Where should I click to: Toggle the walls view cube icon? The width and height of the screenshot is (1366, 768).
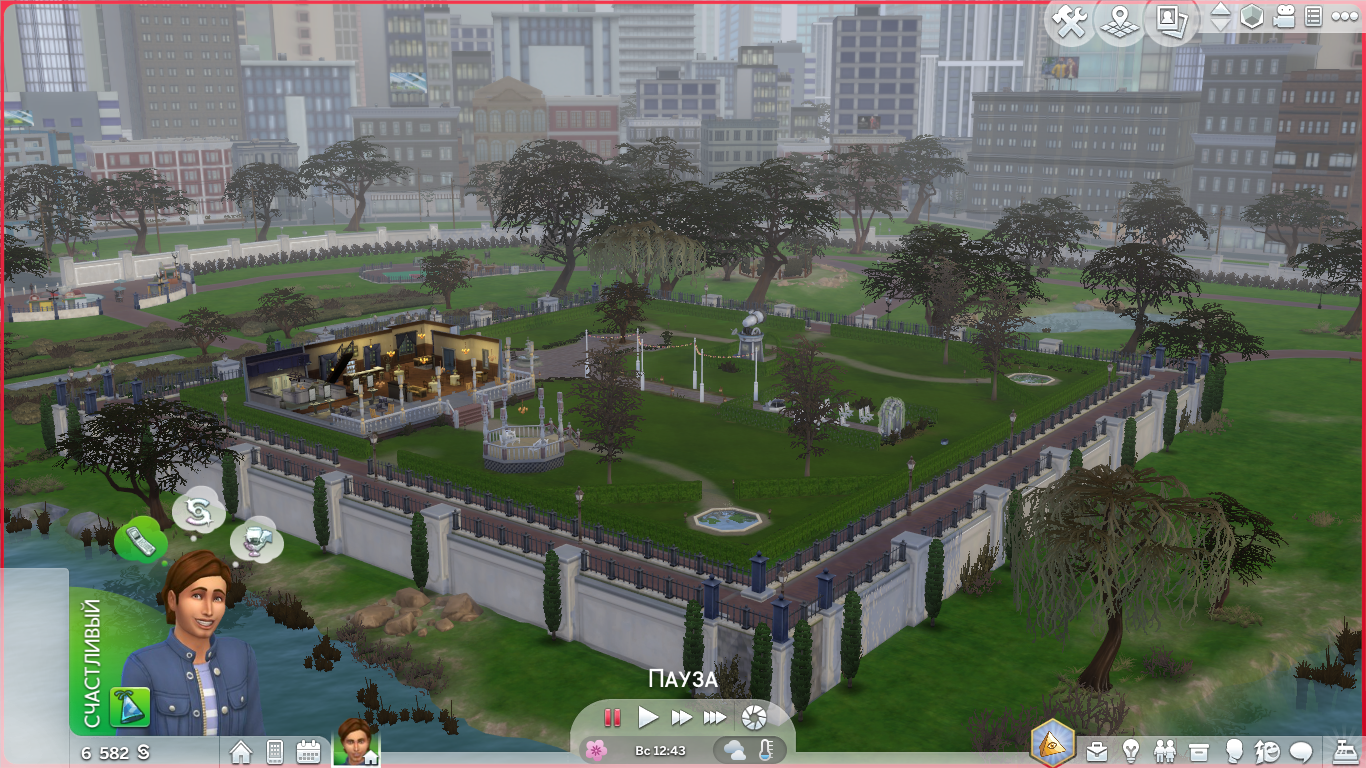pos(1251,17)
